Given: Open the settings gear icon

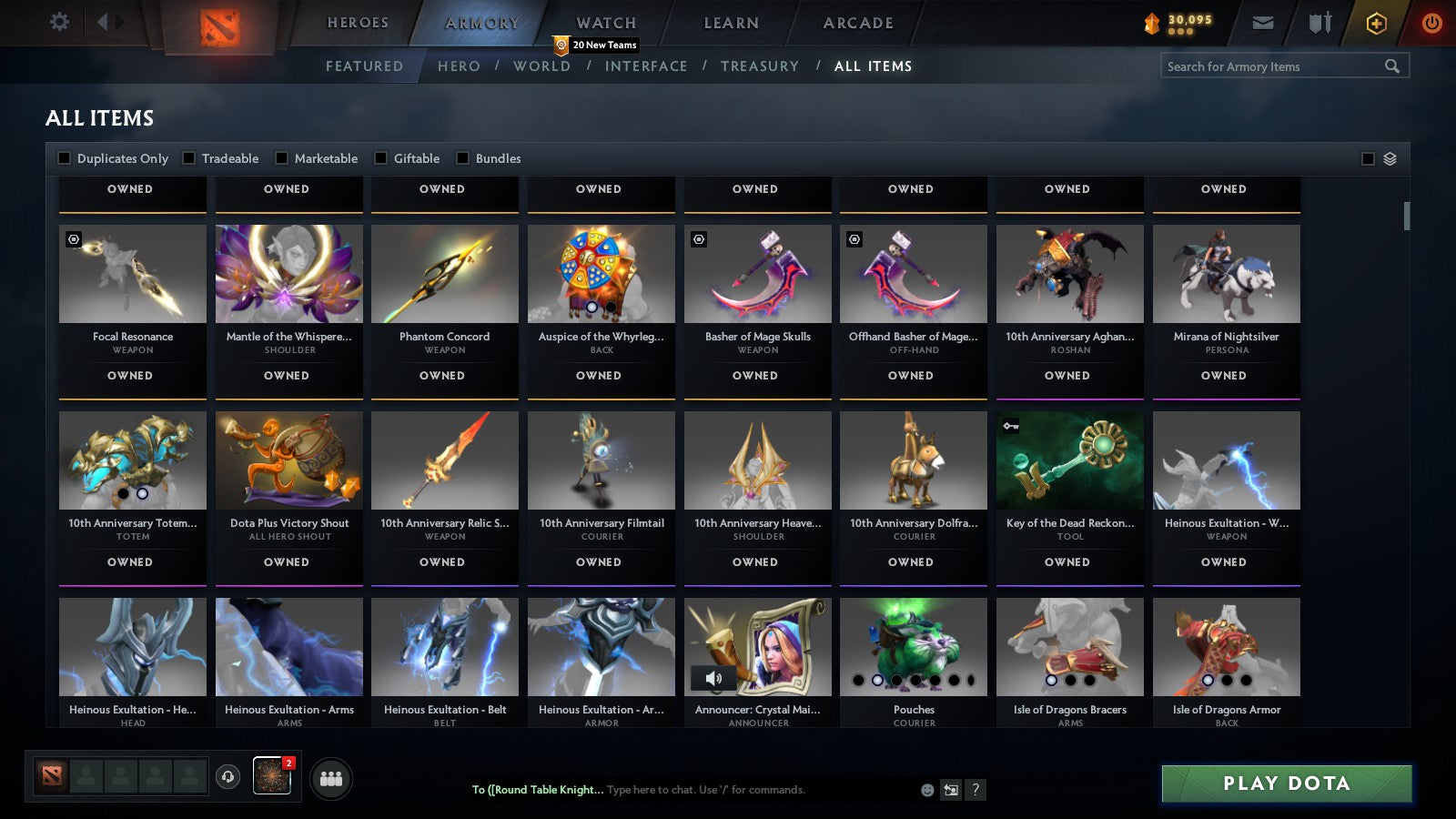Looking at the screenshot, I should tap(59, 23).
